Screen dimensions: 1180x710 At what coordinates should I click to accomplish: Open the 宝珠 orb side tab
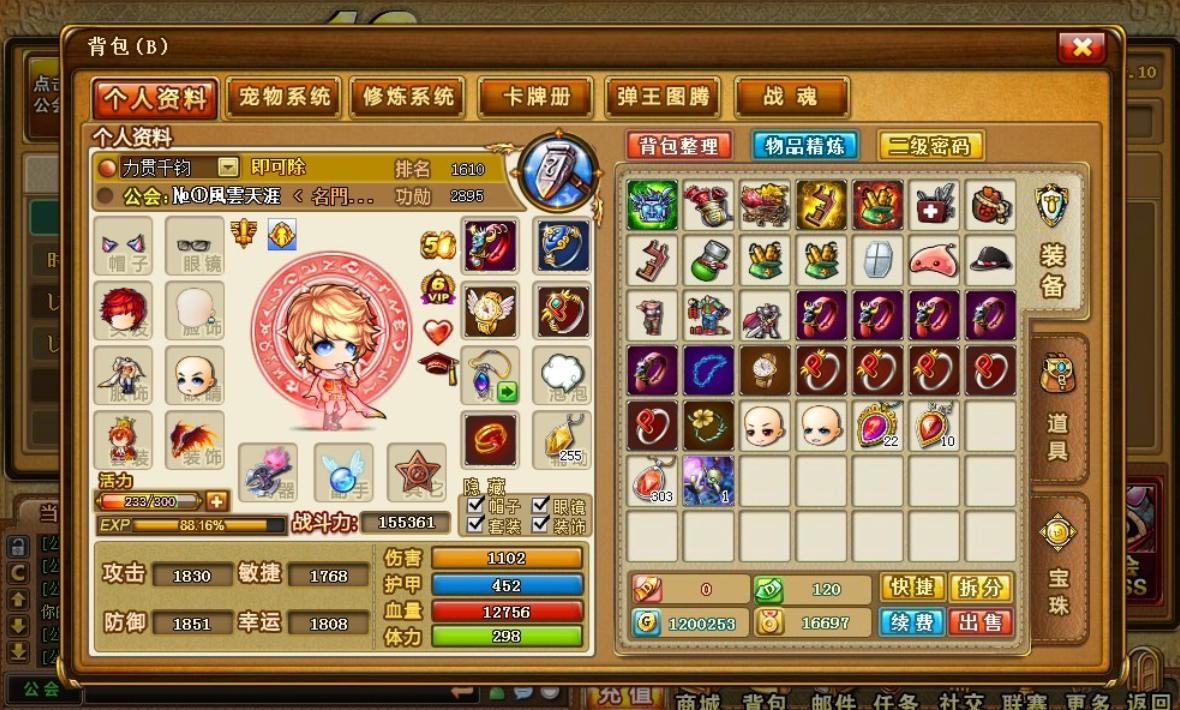click(x=1058, y=565)
